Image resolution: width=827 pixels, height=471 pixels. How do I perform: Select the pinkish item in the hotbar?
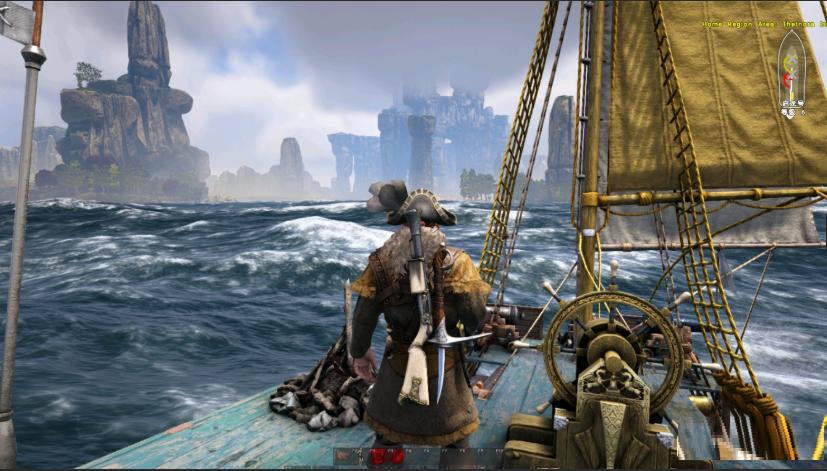[343, 456]
